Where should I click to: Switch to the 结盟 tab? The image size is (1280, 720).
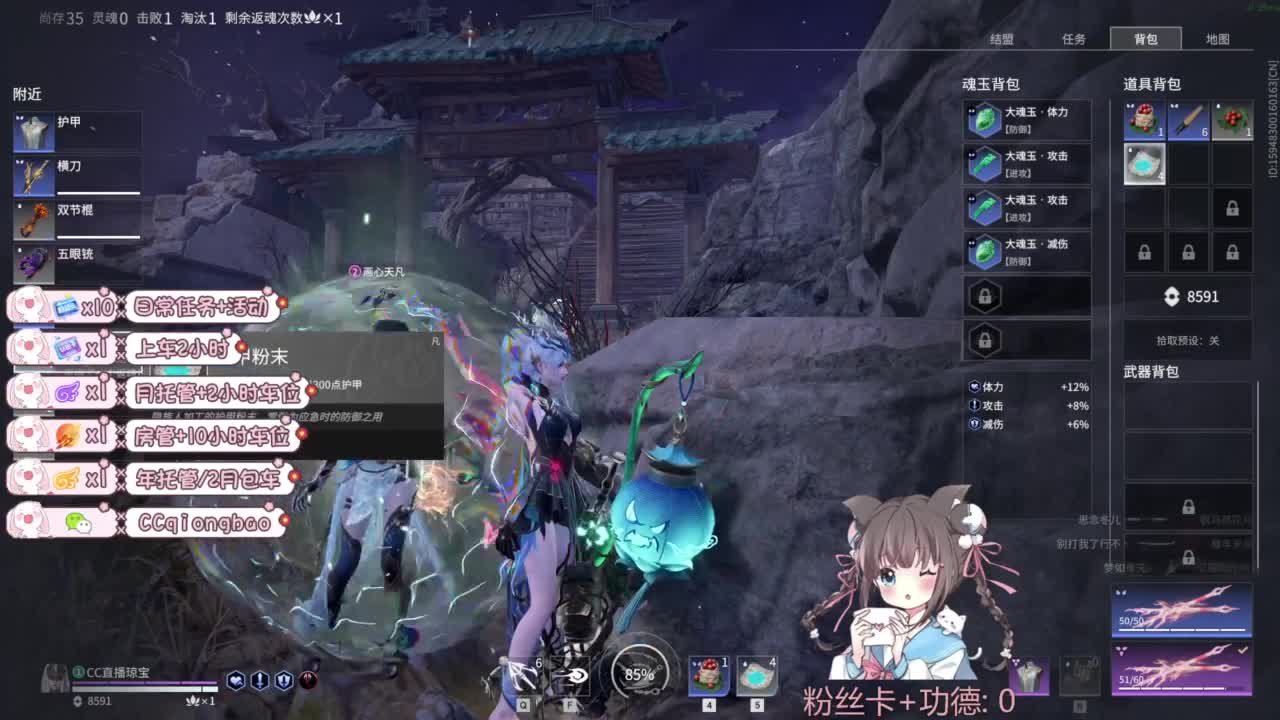point(1000,39)
